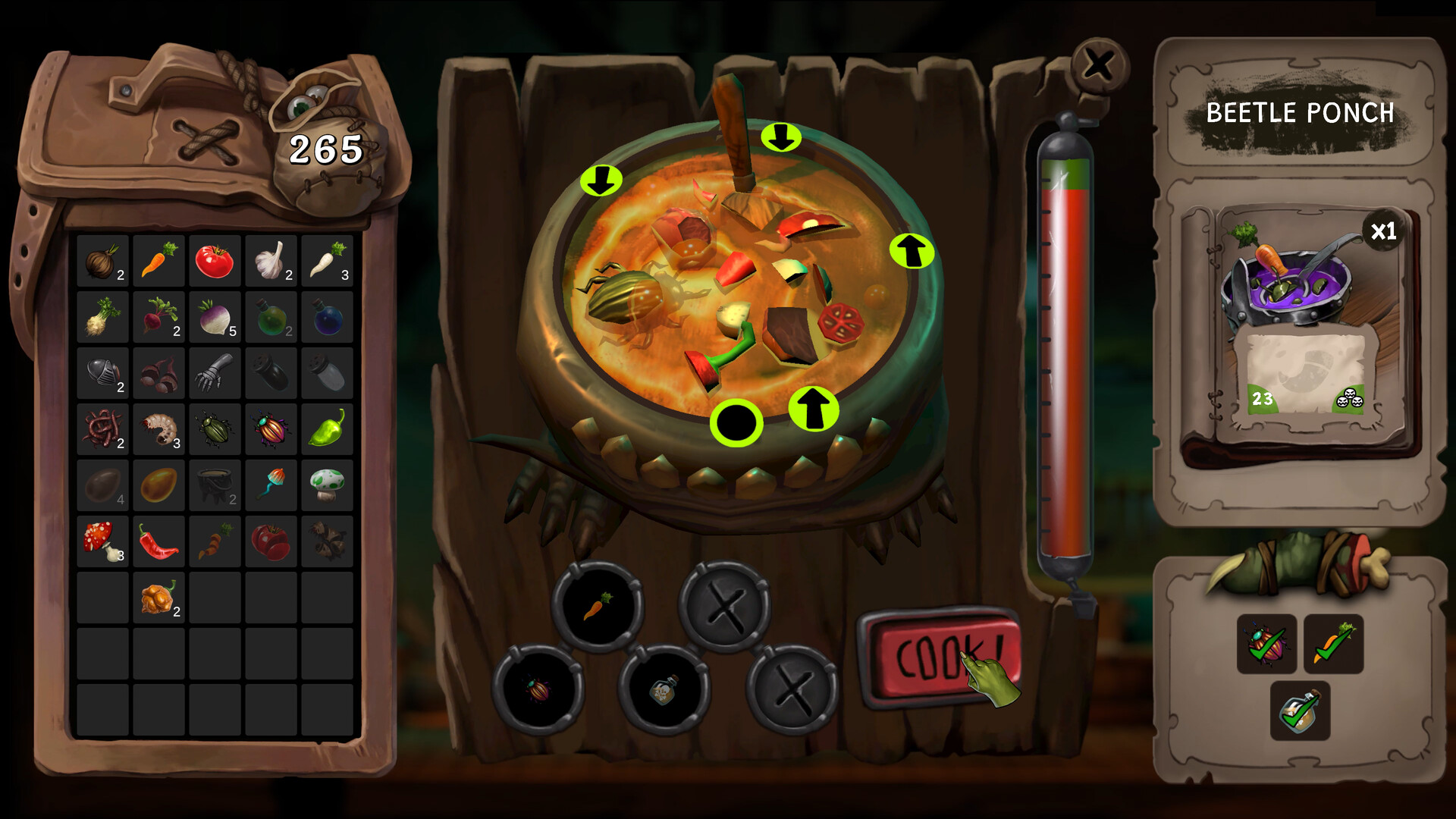1456x819 pixels.
Task: Select the gauntlet item in the inventory
Action: pyautogui.click(x=215, y=372)
